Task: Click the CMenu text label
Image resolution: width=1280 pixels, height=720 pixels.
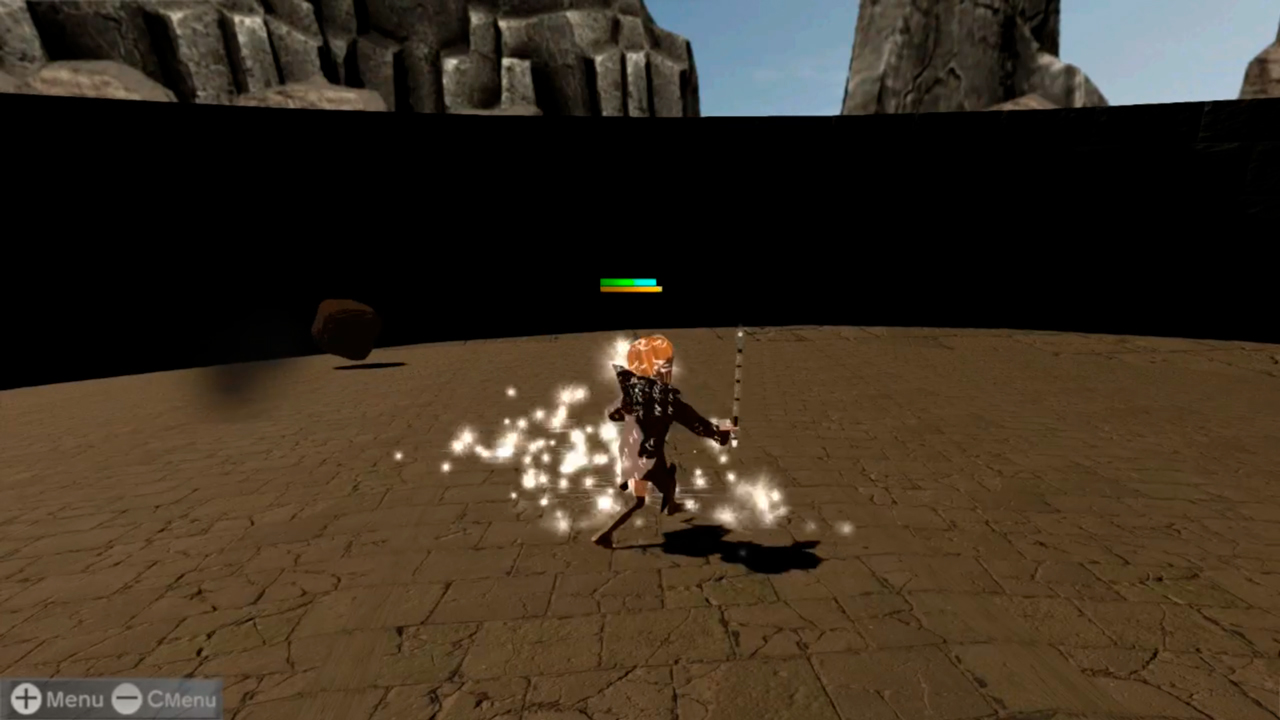Action: [181, 700]
